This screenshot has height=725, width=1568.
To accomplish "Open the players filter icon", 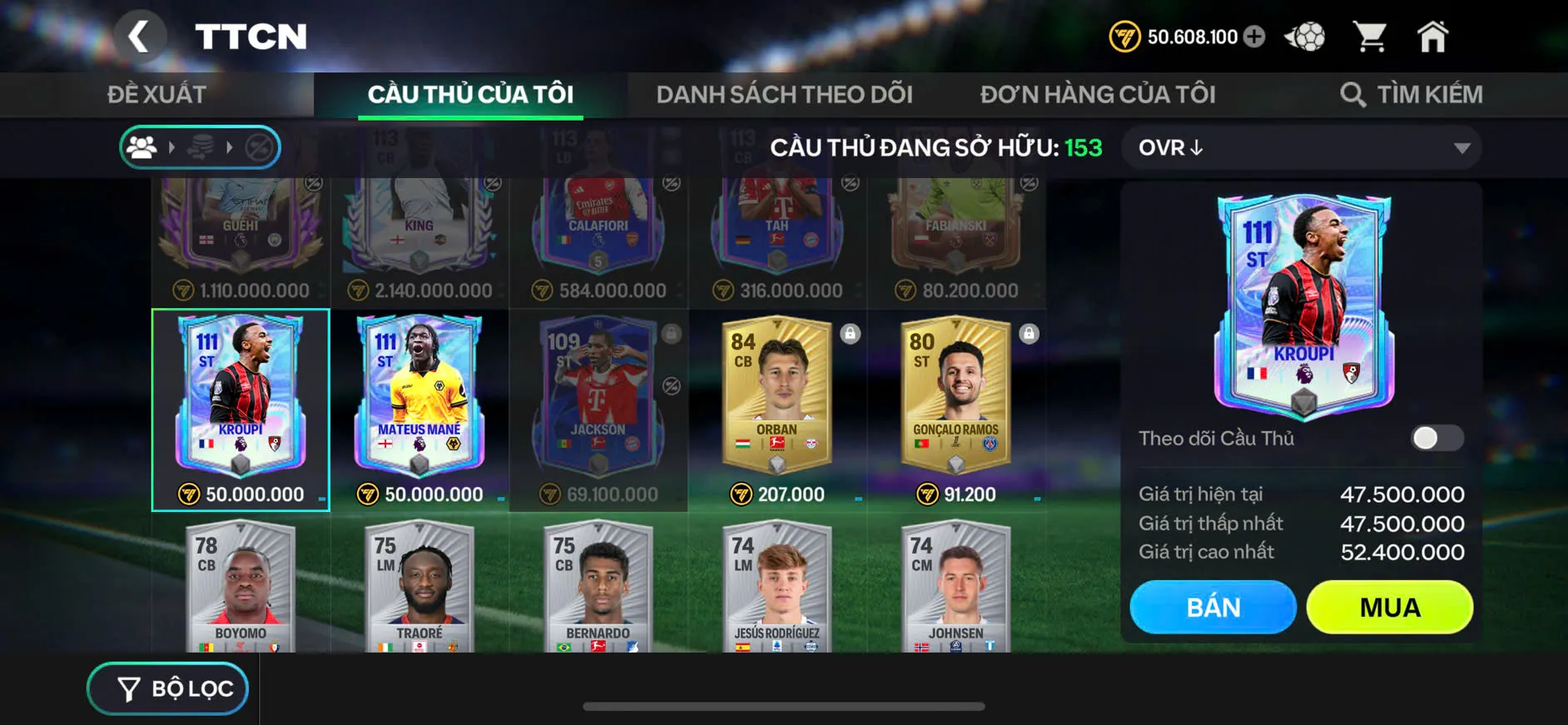I will [x=143, y=147].
